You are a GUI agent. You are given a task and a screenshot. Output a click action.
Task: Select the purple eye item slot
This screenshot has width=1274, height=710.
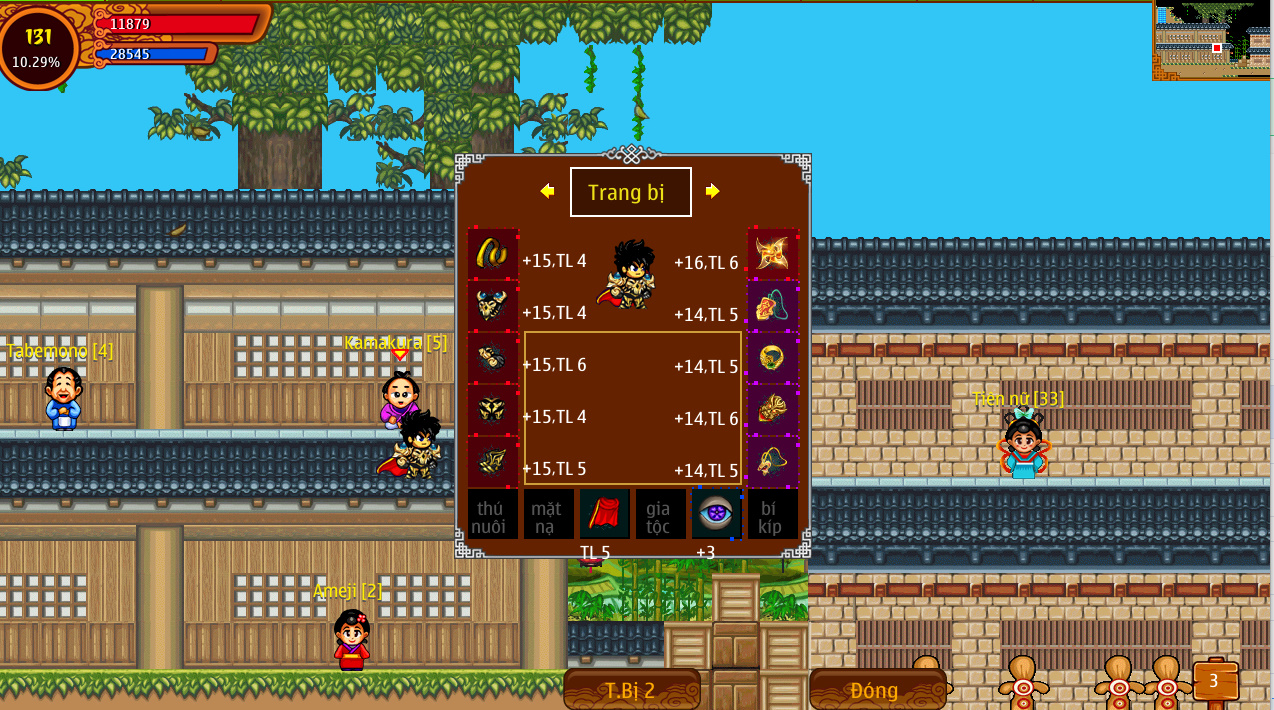pyautogui.click(x=717, y=514)
